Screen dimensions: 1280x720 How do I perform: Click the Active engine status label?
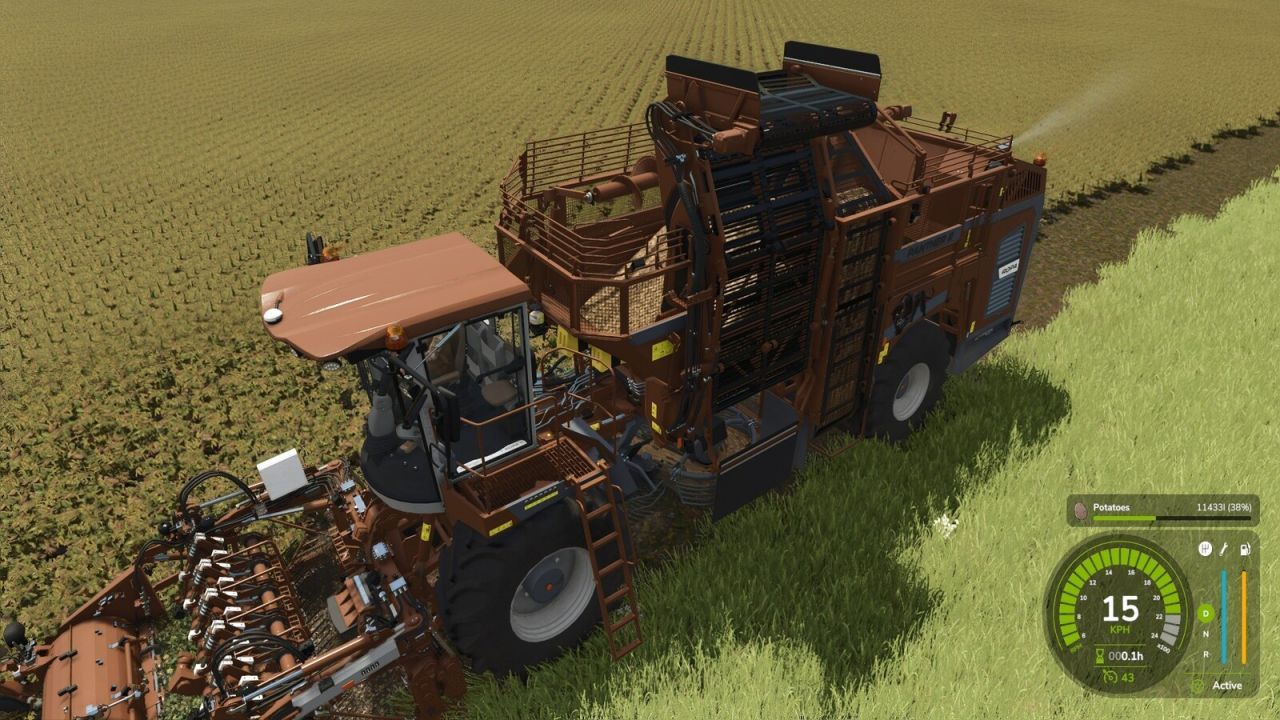1228,684
